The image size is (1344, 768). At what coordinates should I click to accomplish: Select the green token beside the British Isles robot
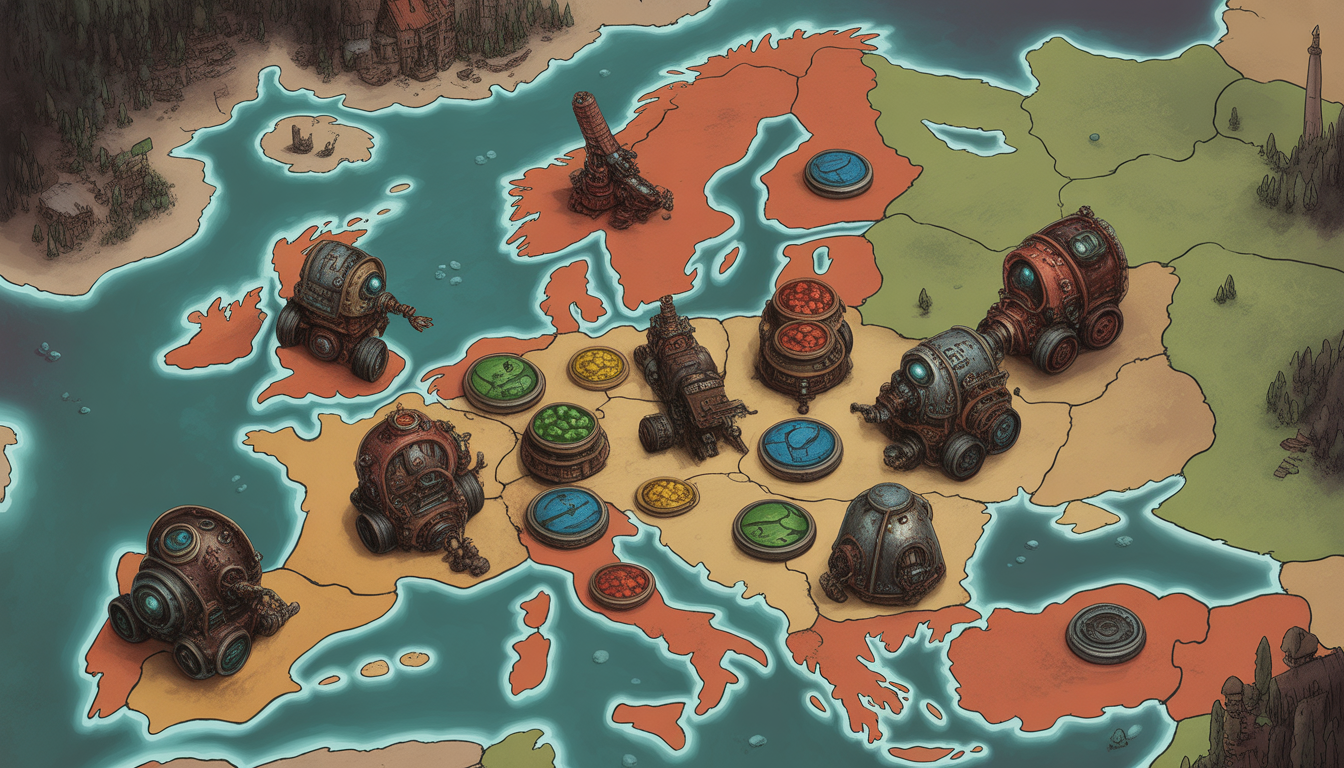(x=503, y=381)
